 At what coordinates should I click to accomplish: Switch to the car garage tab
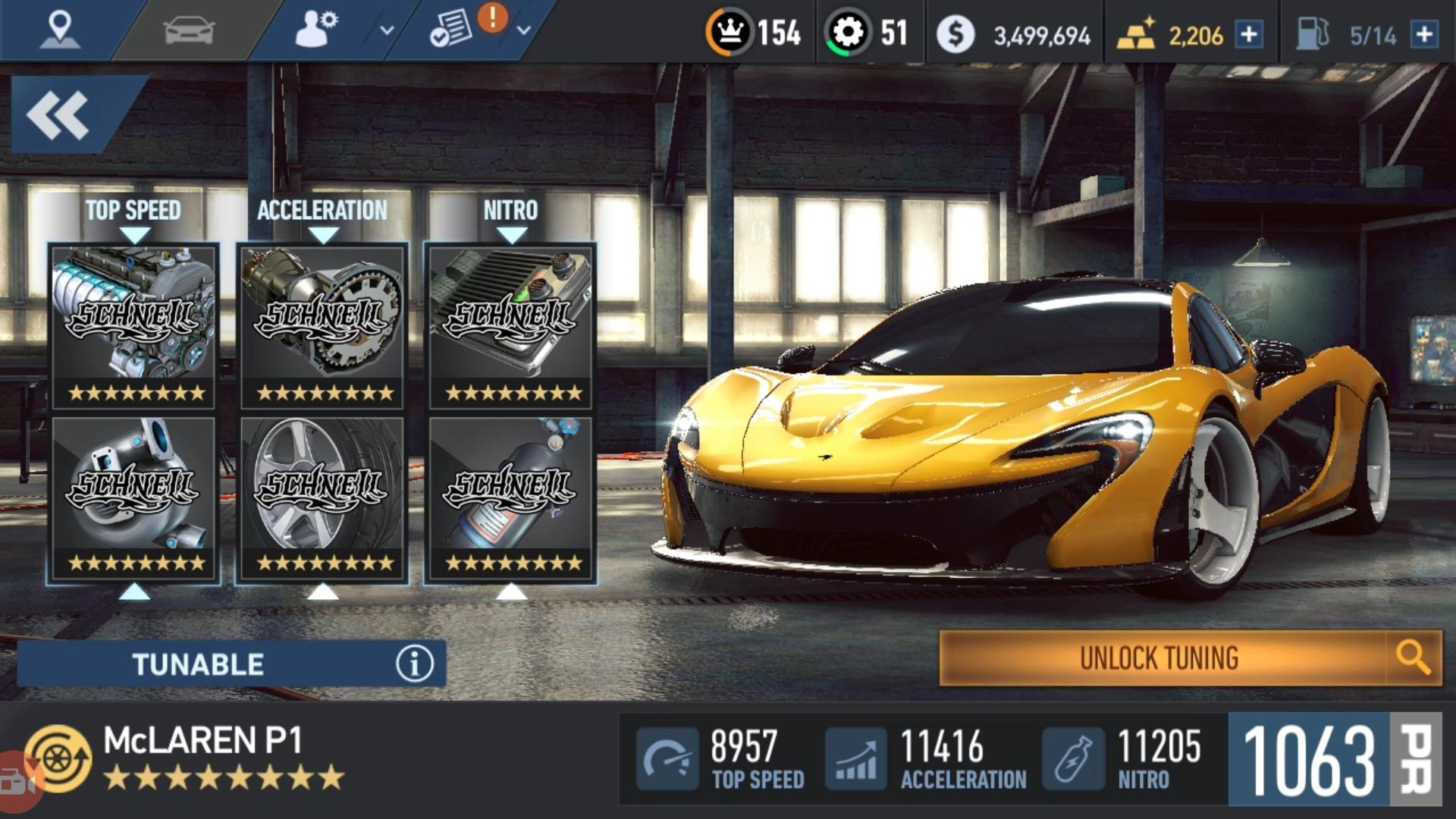point(189,31)
